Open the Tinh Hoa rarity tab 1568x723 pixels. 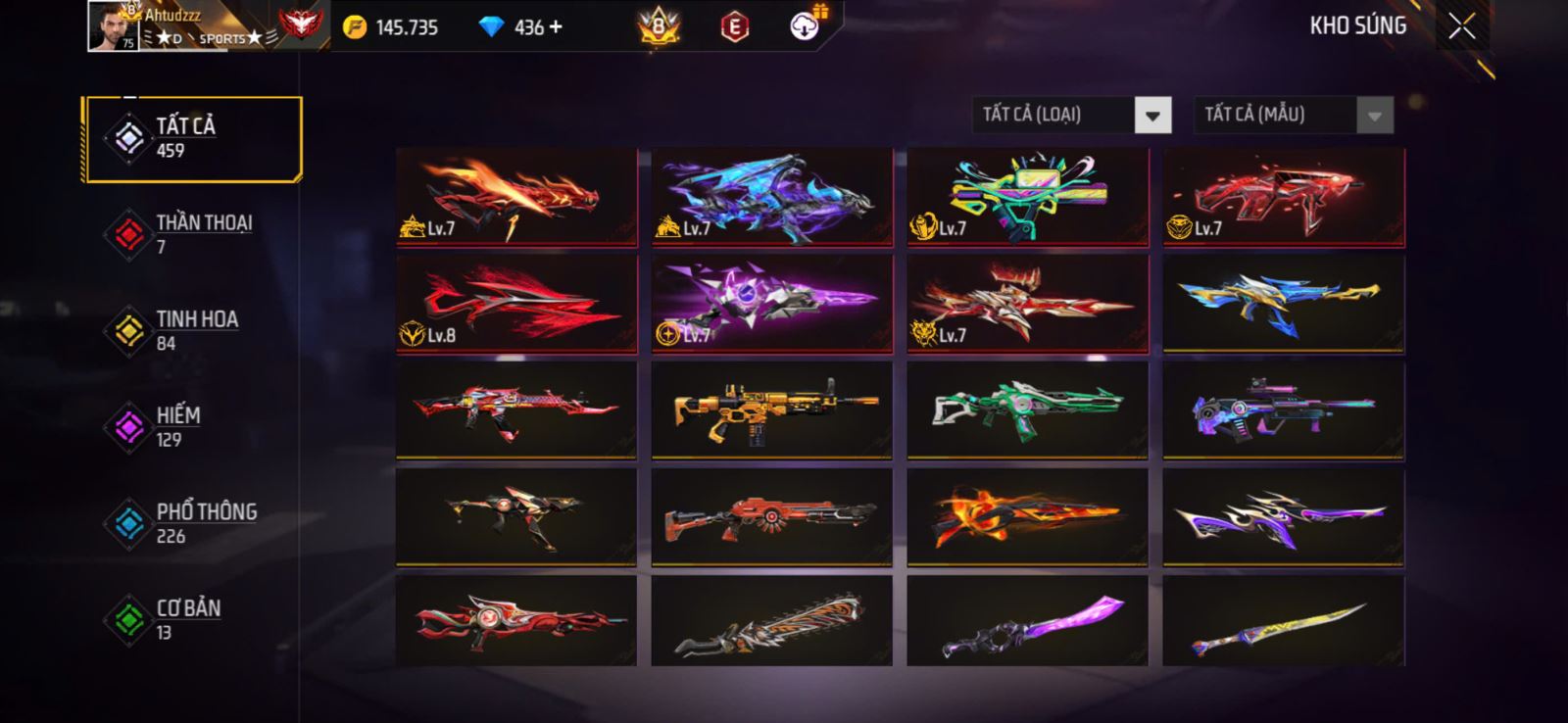tap(192, 330)
